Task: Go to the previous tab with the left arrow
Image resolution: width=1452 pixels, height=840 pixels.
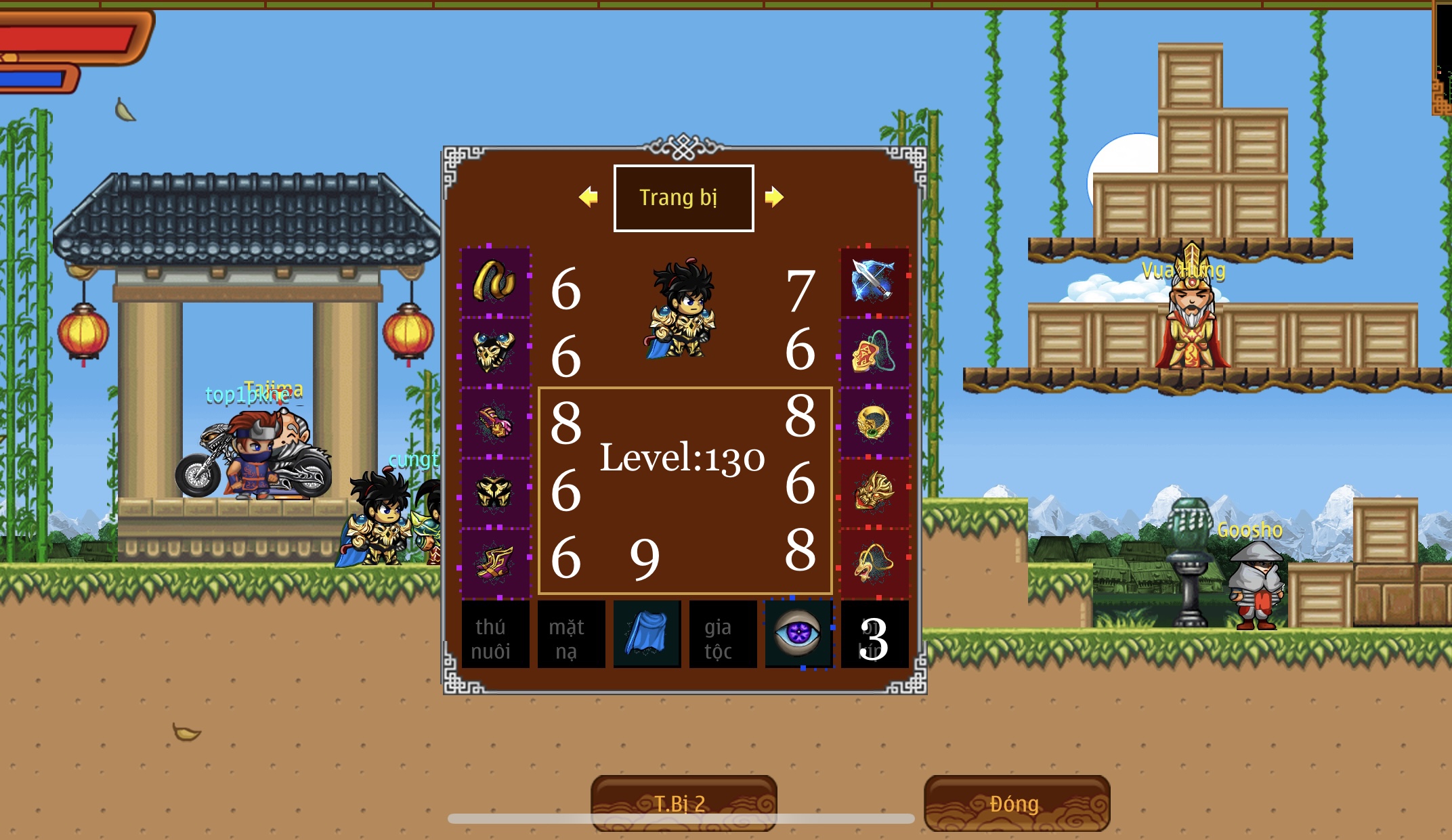Action: 589,197
